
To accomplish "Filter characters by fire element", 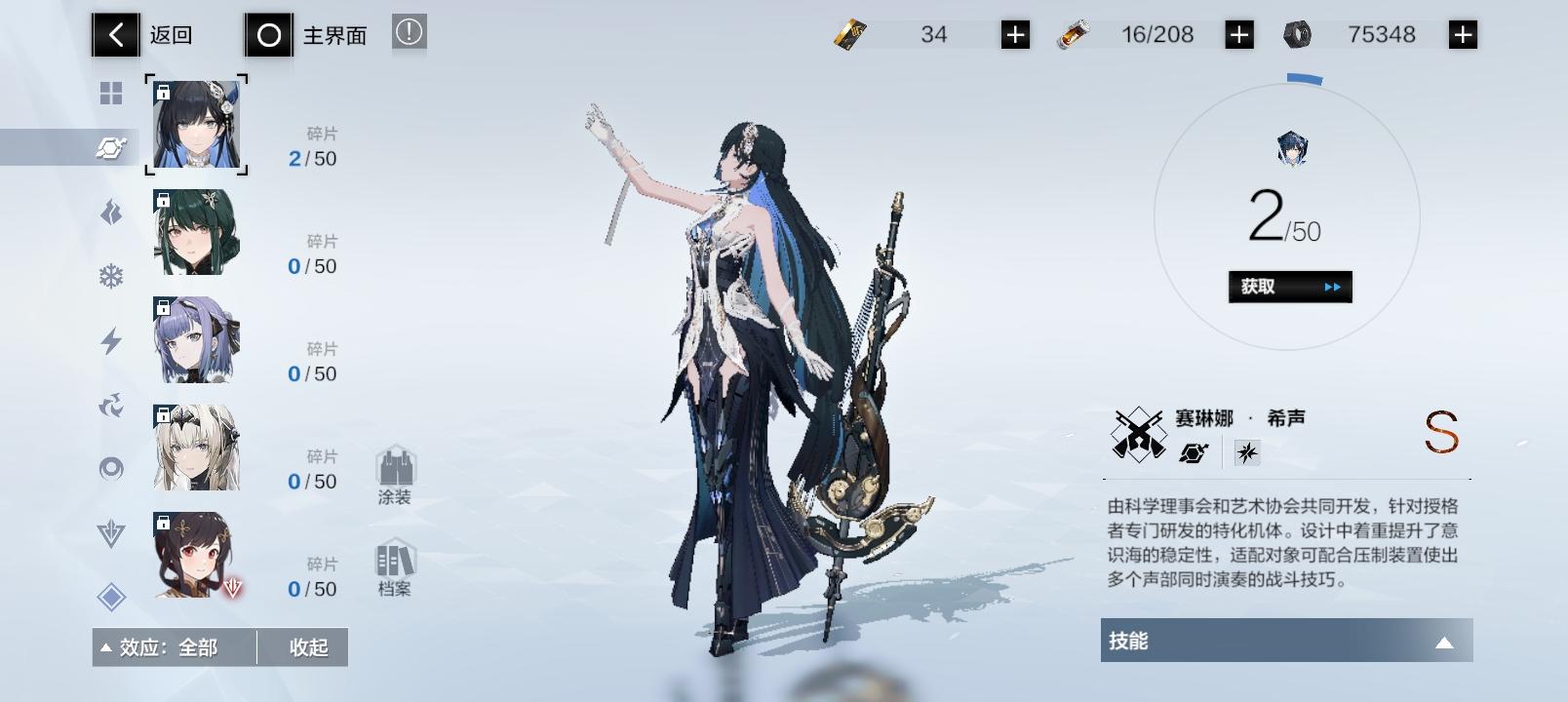I will point(112,212).
